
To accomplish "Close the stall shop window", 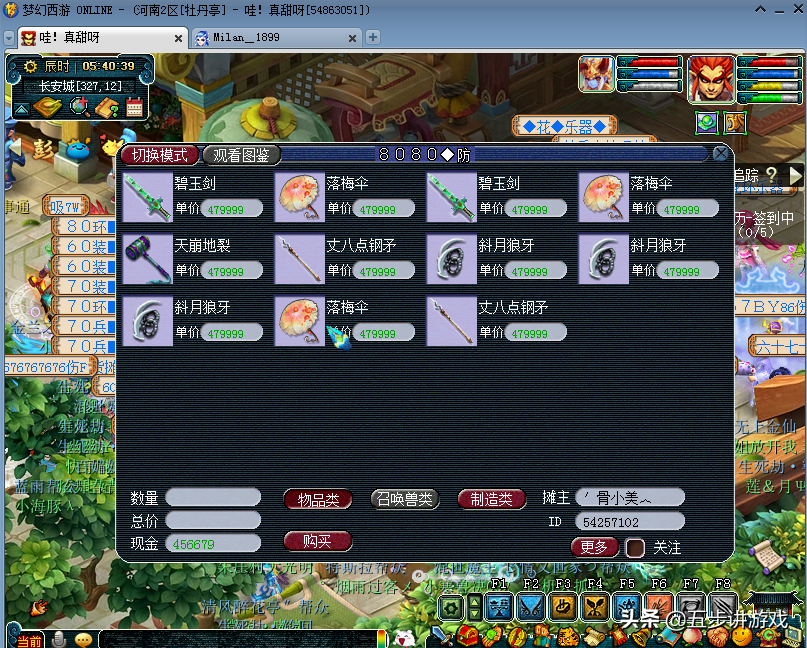I will pyautogui.click(x=720, y=154).
